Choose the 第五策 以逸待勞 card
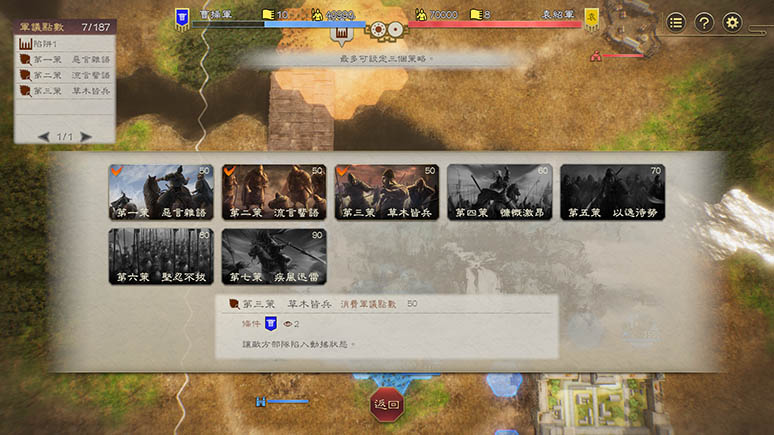The width and height of the screenshot is (774, 435). coord(612,192)
